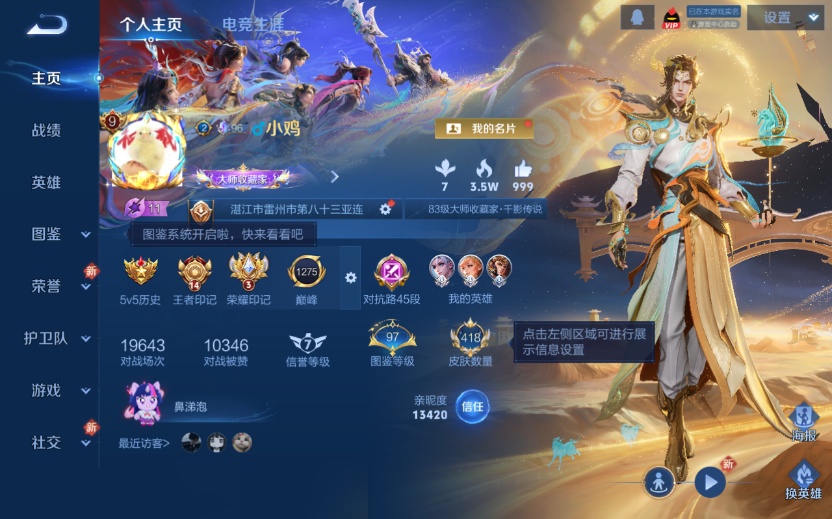
Task: Open the 战绩 menu entry
Action: [x=46, y=130]
